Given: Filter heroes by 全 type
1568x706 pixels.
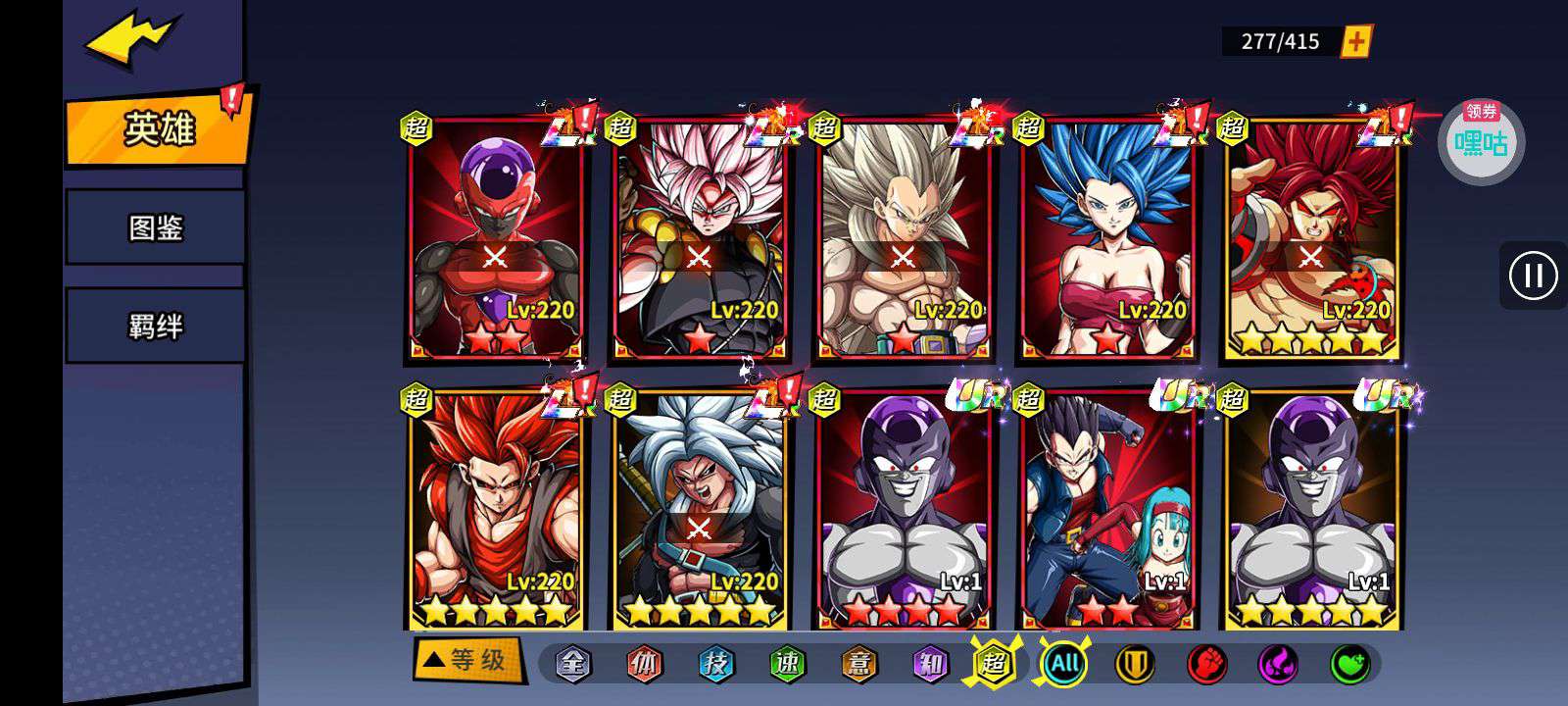Looking at the screenshot, I should [573, 664].
